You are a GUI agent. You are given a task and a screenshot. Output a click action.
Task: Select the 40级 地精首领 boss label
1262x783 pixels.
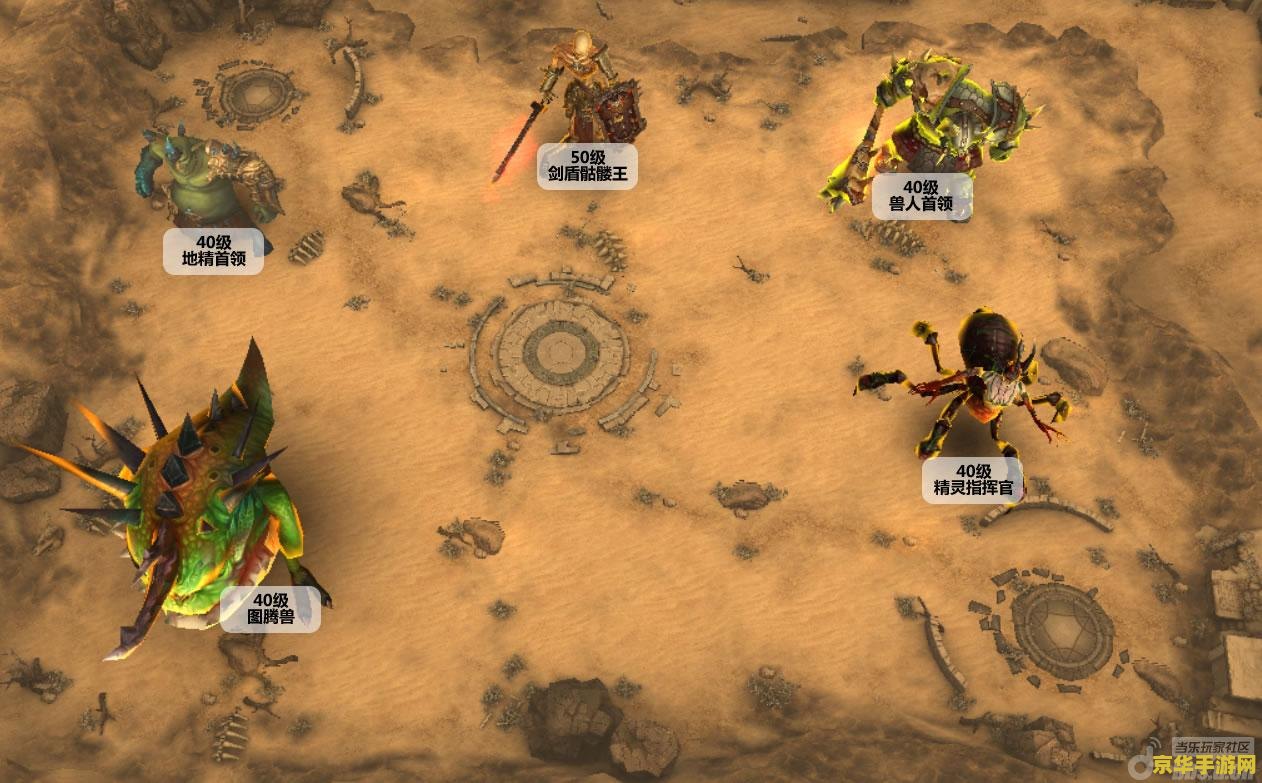(214, 251)
